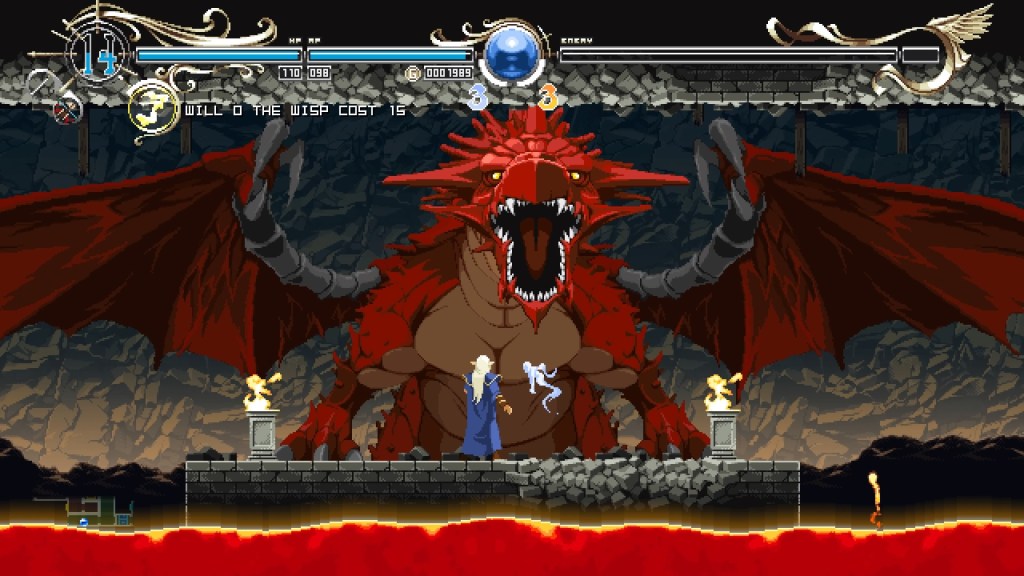This screenshot has width=1024, height=576.
Task: Select the Will O The Wisp spell icon
Action: [x=153, y=109]
